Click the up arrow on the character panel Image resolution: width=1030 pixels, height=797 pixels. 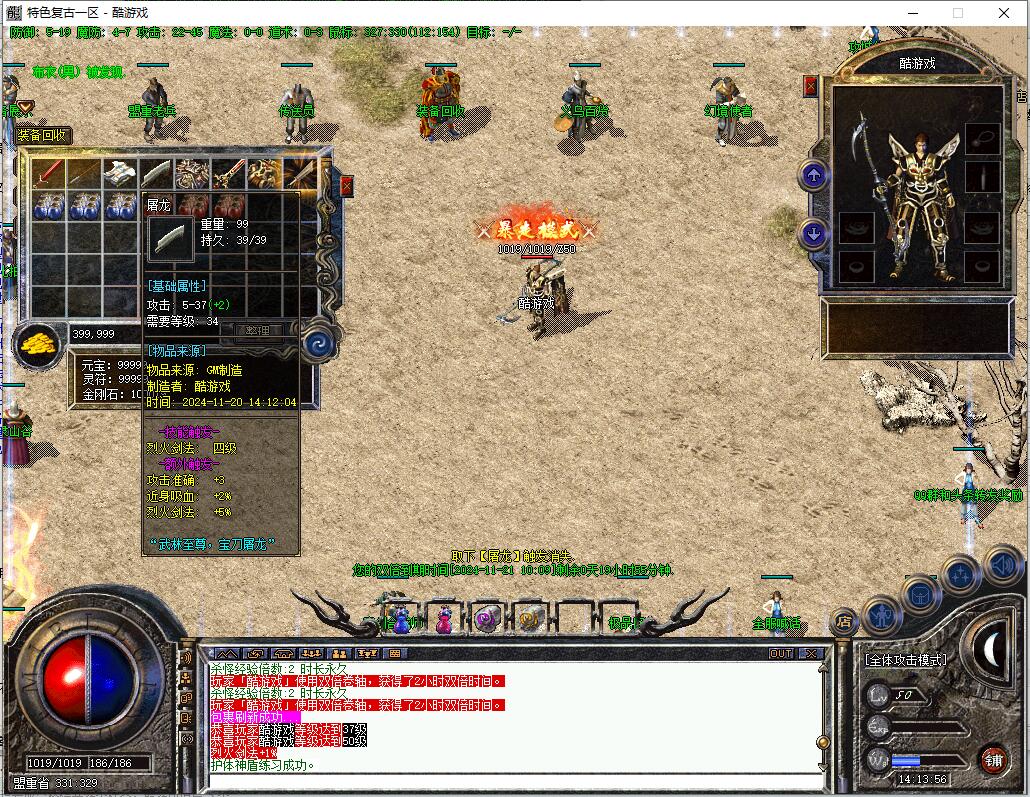tap(814, 176)
